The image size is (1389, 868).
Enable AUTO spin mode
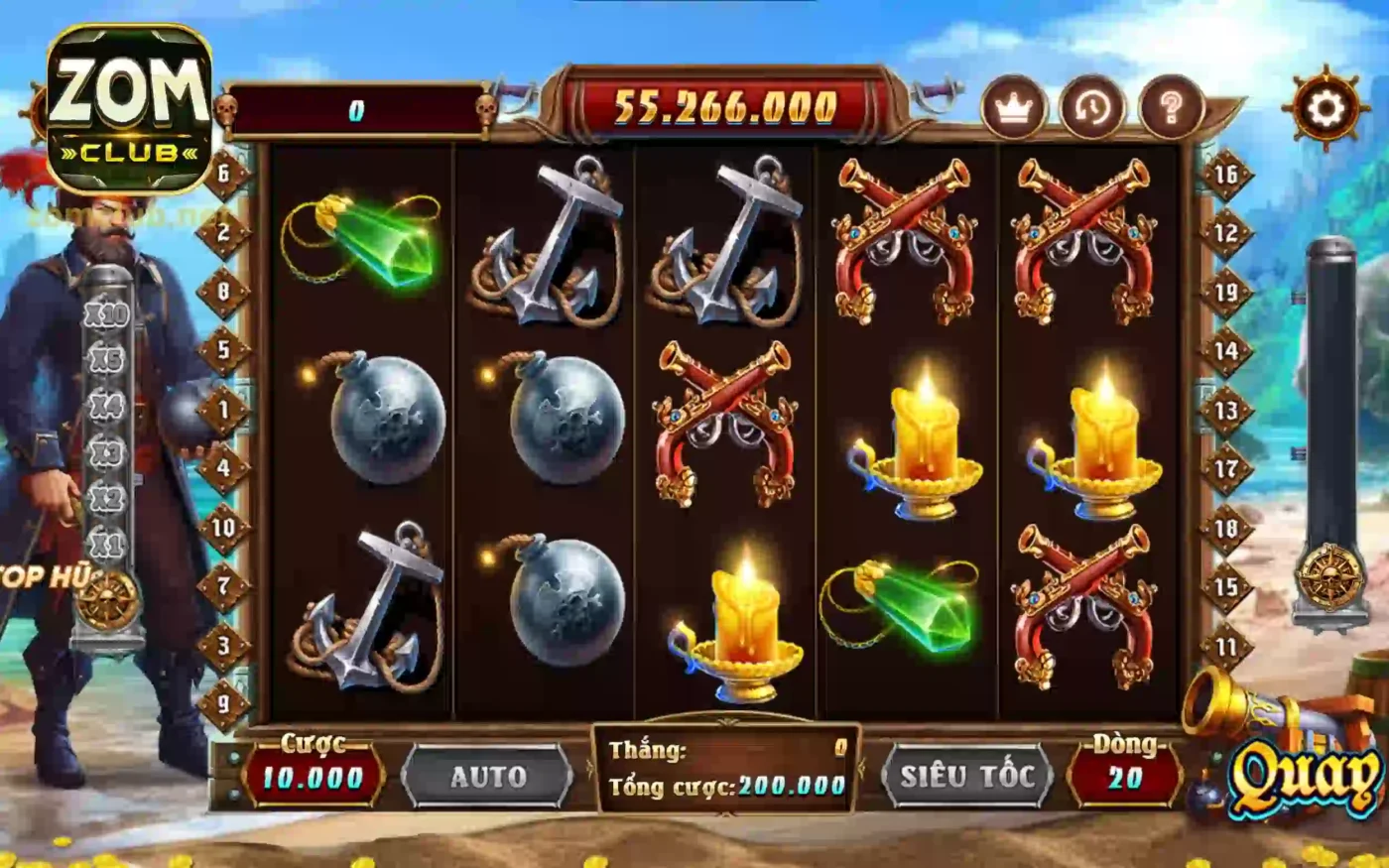[x=487, y=777]
